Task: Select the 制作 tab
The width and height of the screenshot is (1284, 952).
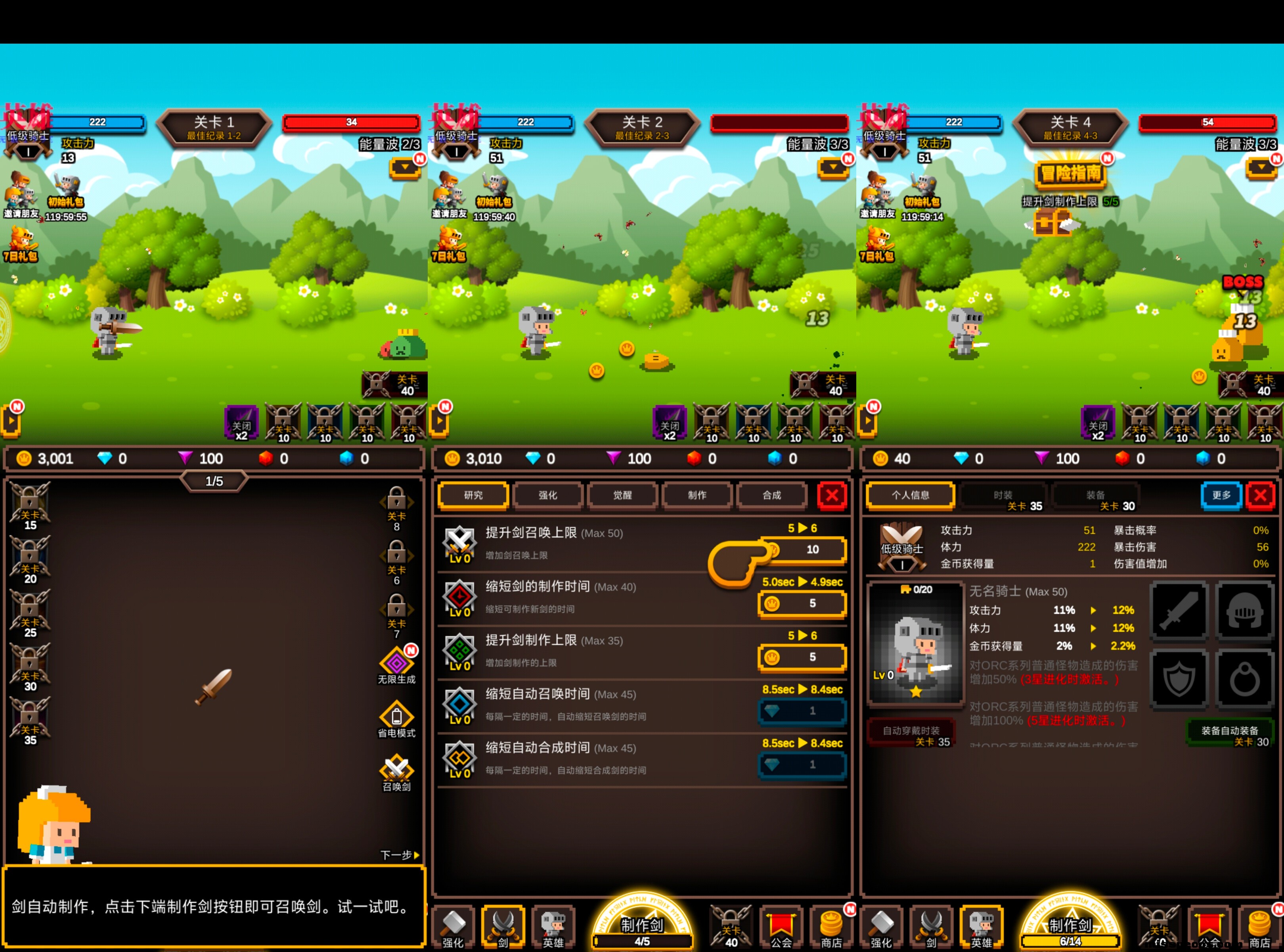Action: click(x=697, y=495)
